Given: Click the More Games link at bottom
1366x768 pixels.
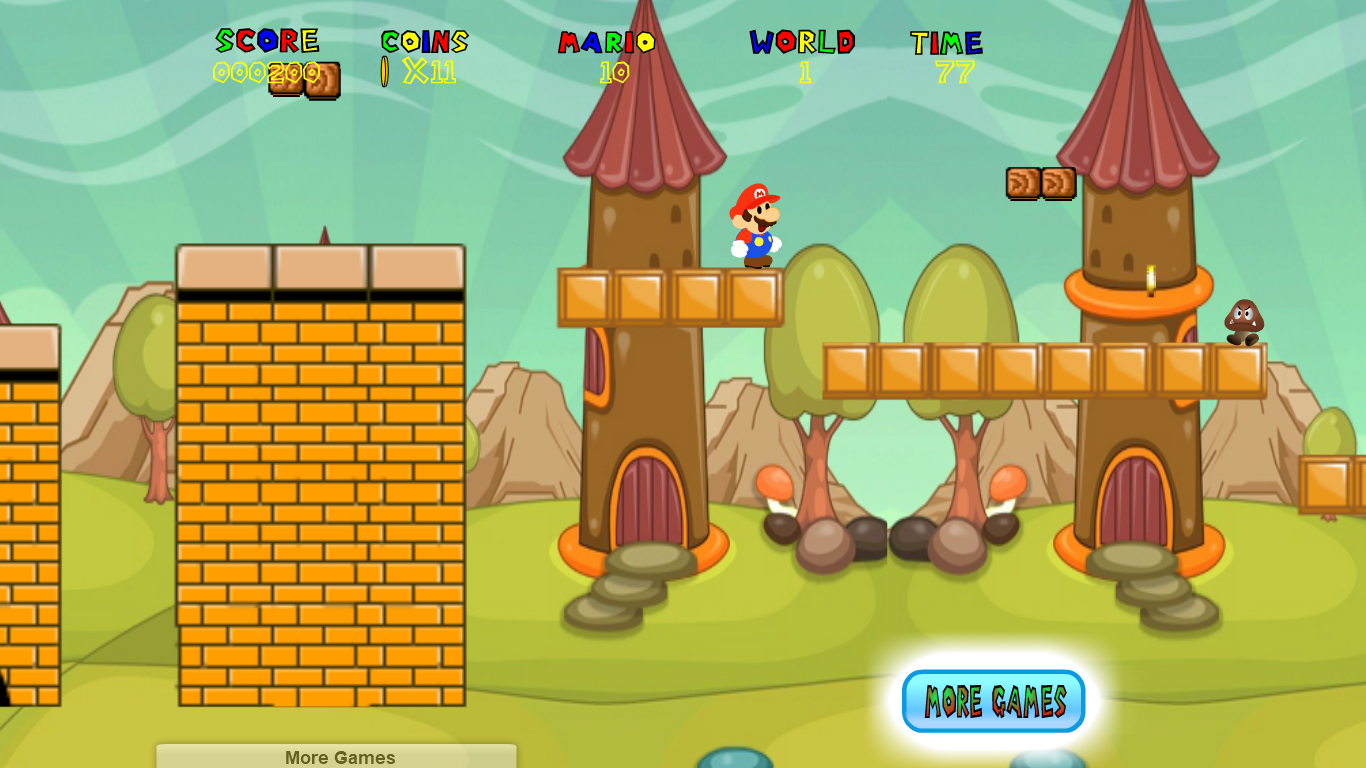Looking at the screenshot, I should click(x=339, y=757).
